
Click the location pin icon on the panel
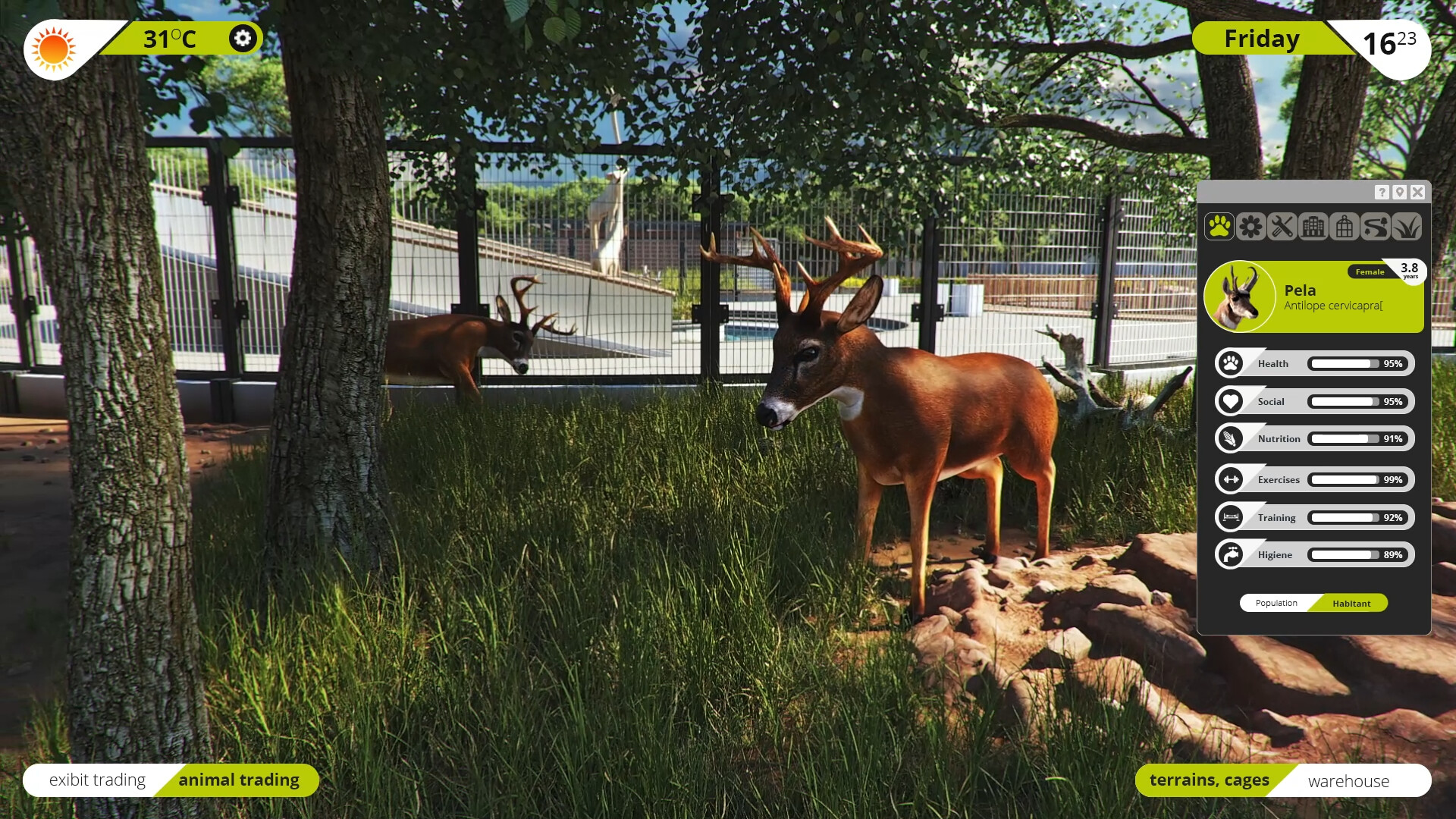pos(1399,193)
